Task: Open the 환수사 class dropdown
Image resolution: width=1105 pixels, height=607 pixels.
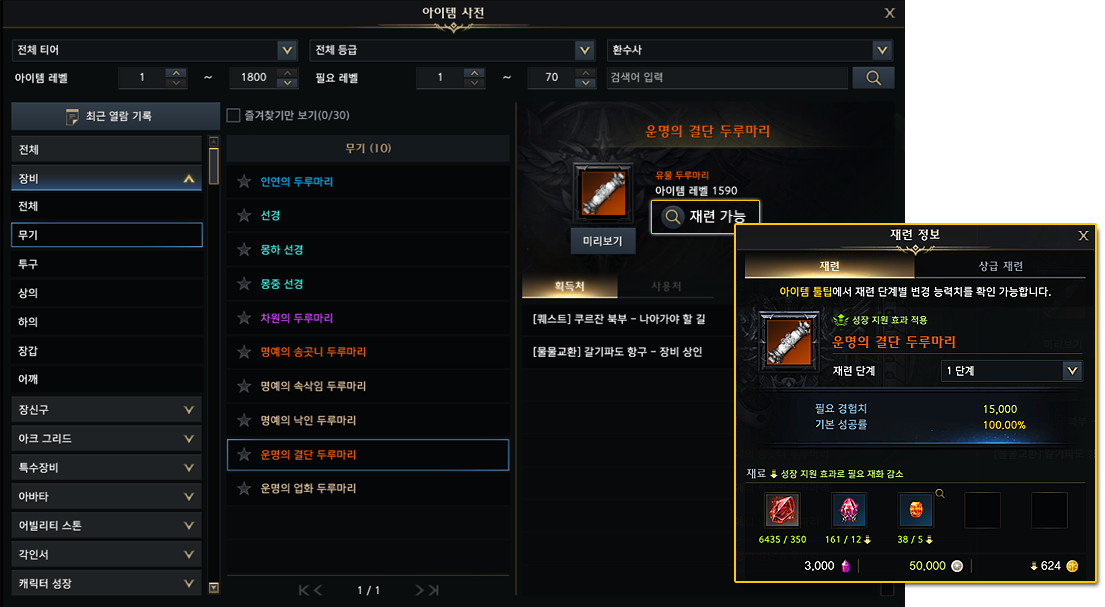Action: (x=750, y=50)
